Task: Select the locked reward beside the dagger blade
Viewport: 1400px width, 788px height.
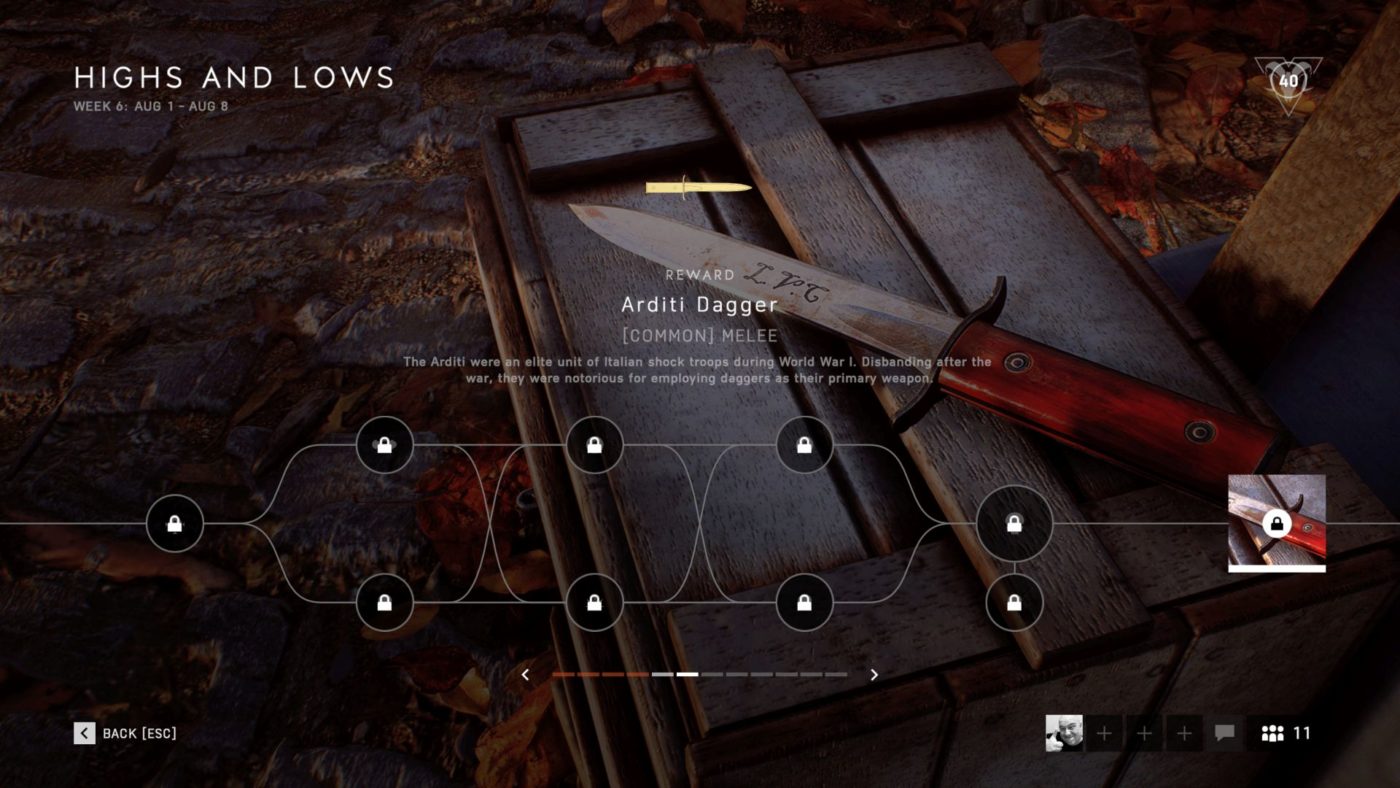Action: [x=804, y=444]
